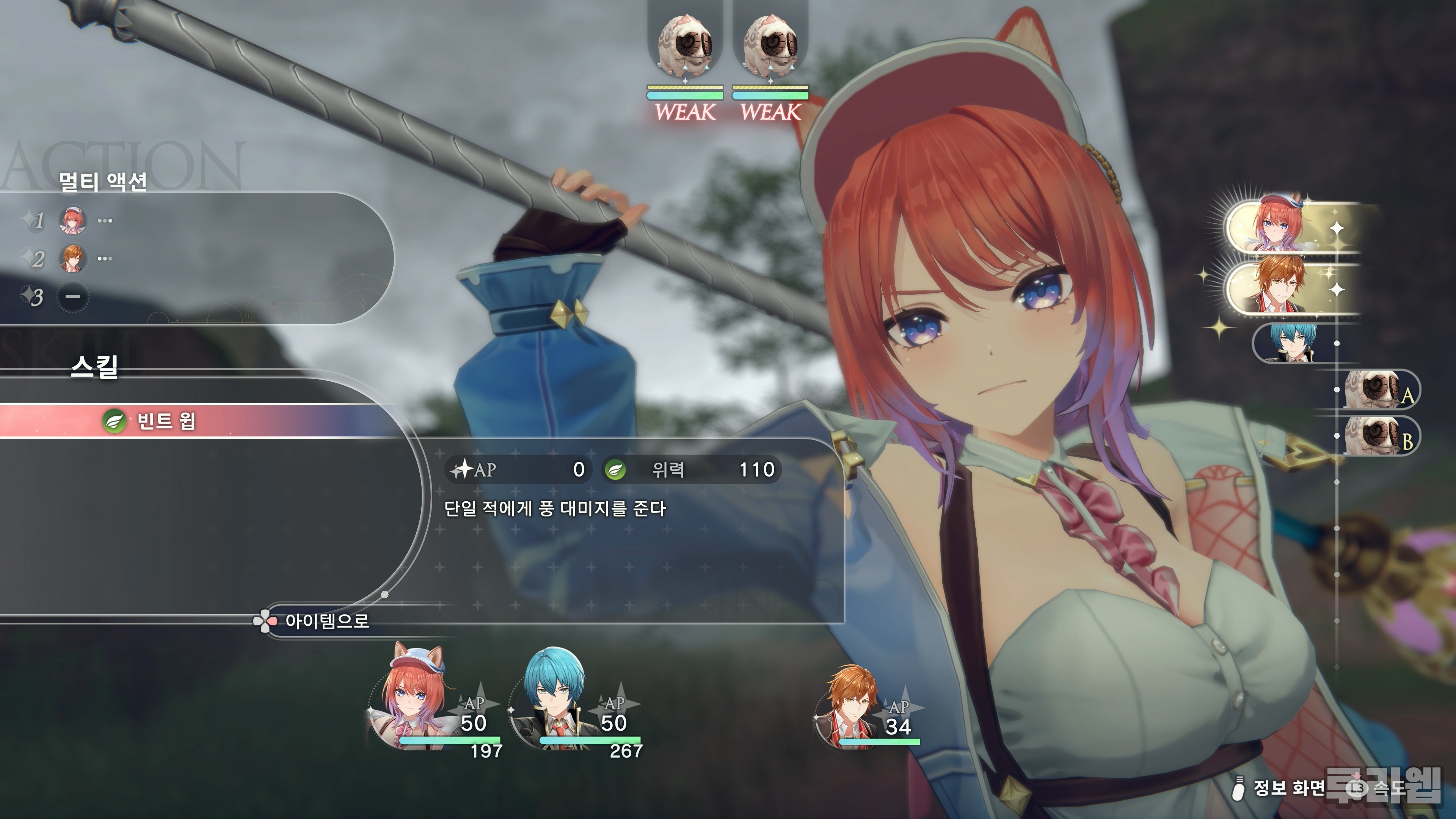Choose empty multi-action slot 3
This screenshot has width=1456, height=819.
tap(73, 297)
